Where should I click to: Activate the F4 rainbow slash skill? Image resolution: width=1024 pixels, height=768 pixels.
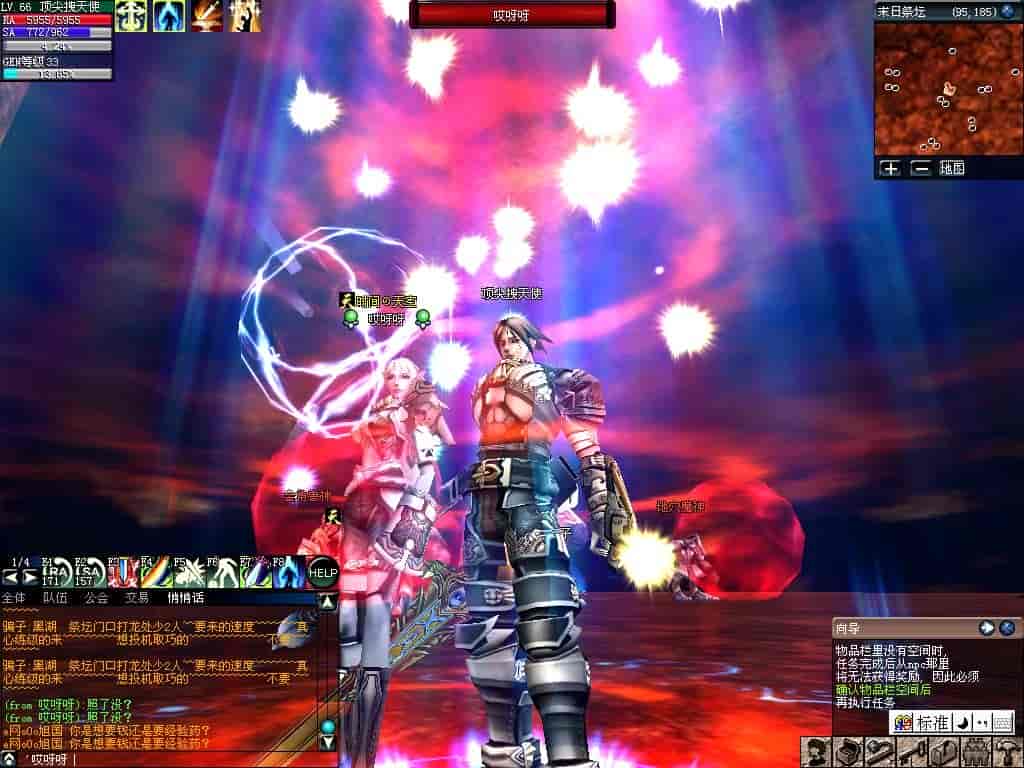click(x=153, y=572)
